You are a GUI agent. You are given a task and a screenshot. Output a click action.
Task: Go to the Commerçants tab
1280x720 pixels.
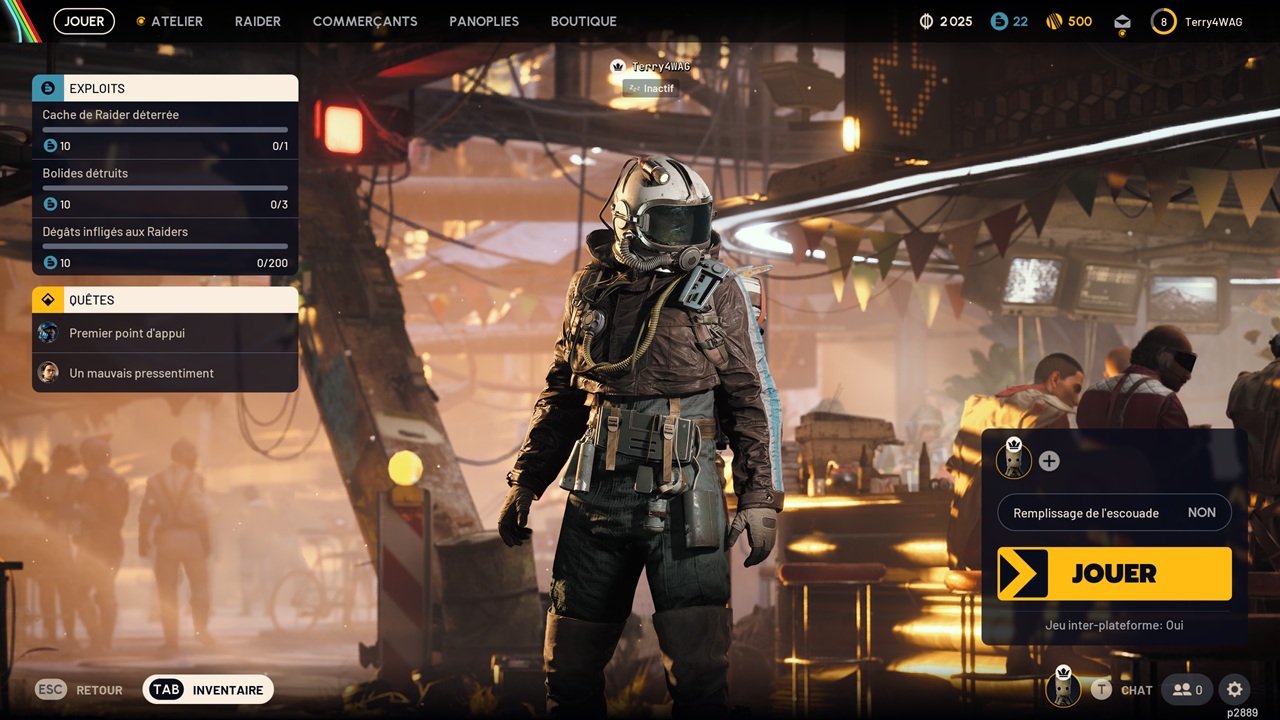click(x=365, y=21)
